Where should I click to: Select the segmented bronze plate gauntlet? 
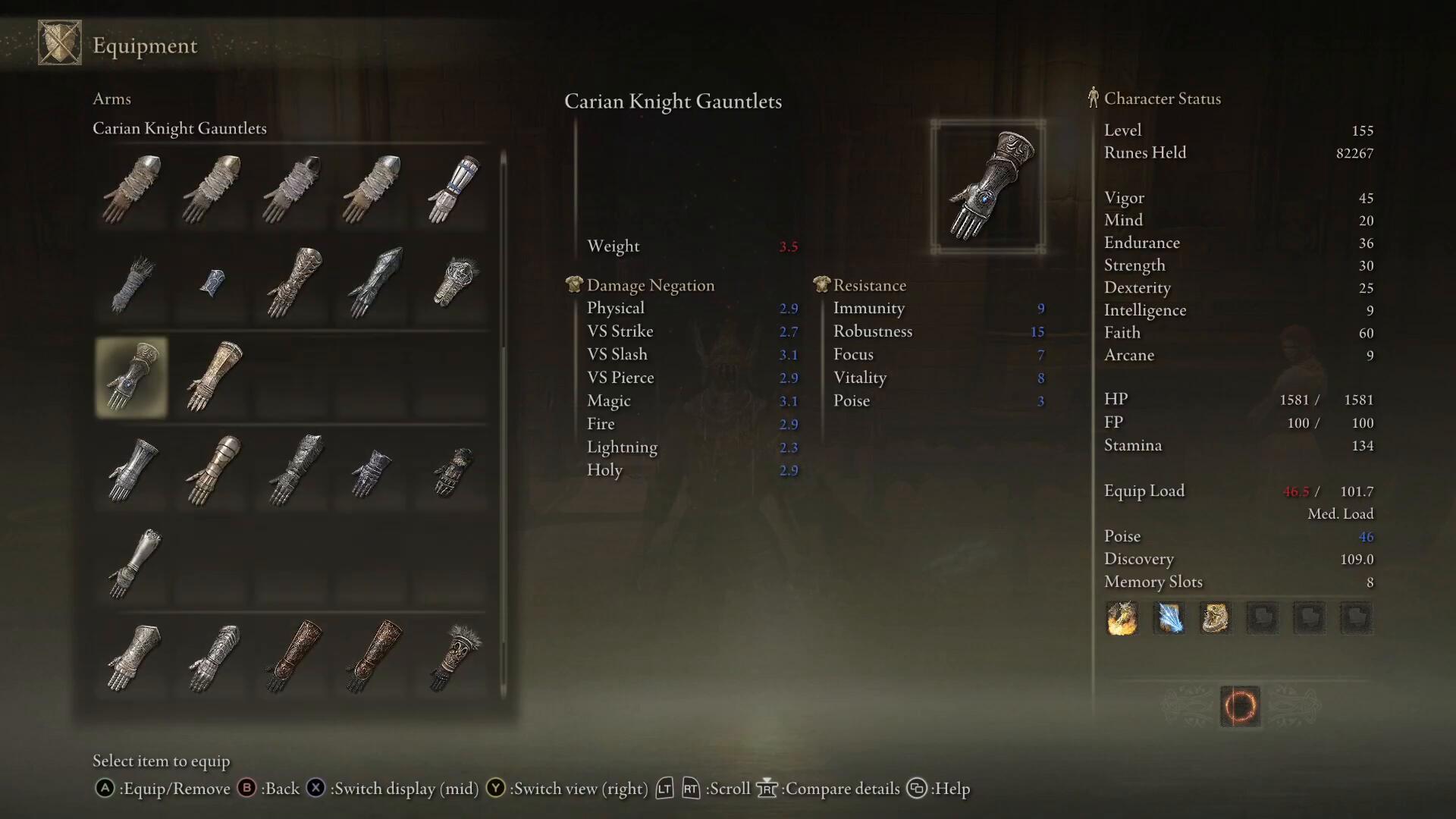pyautogui.click(x=212, y=470)
